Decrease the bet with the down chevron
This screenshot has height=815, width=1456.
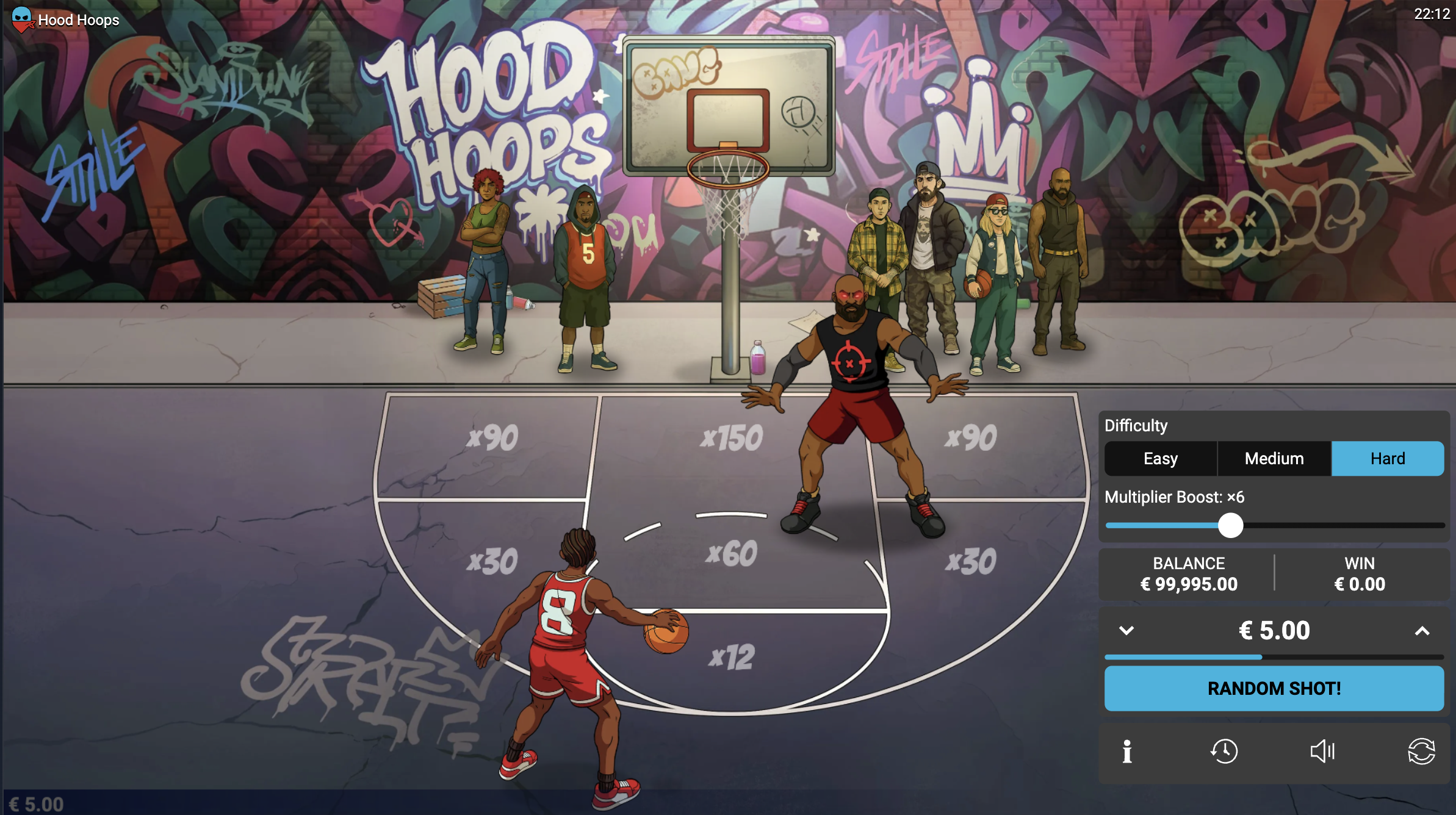(x=1126, y=631)
